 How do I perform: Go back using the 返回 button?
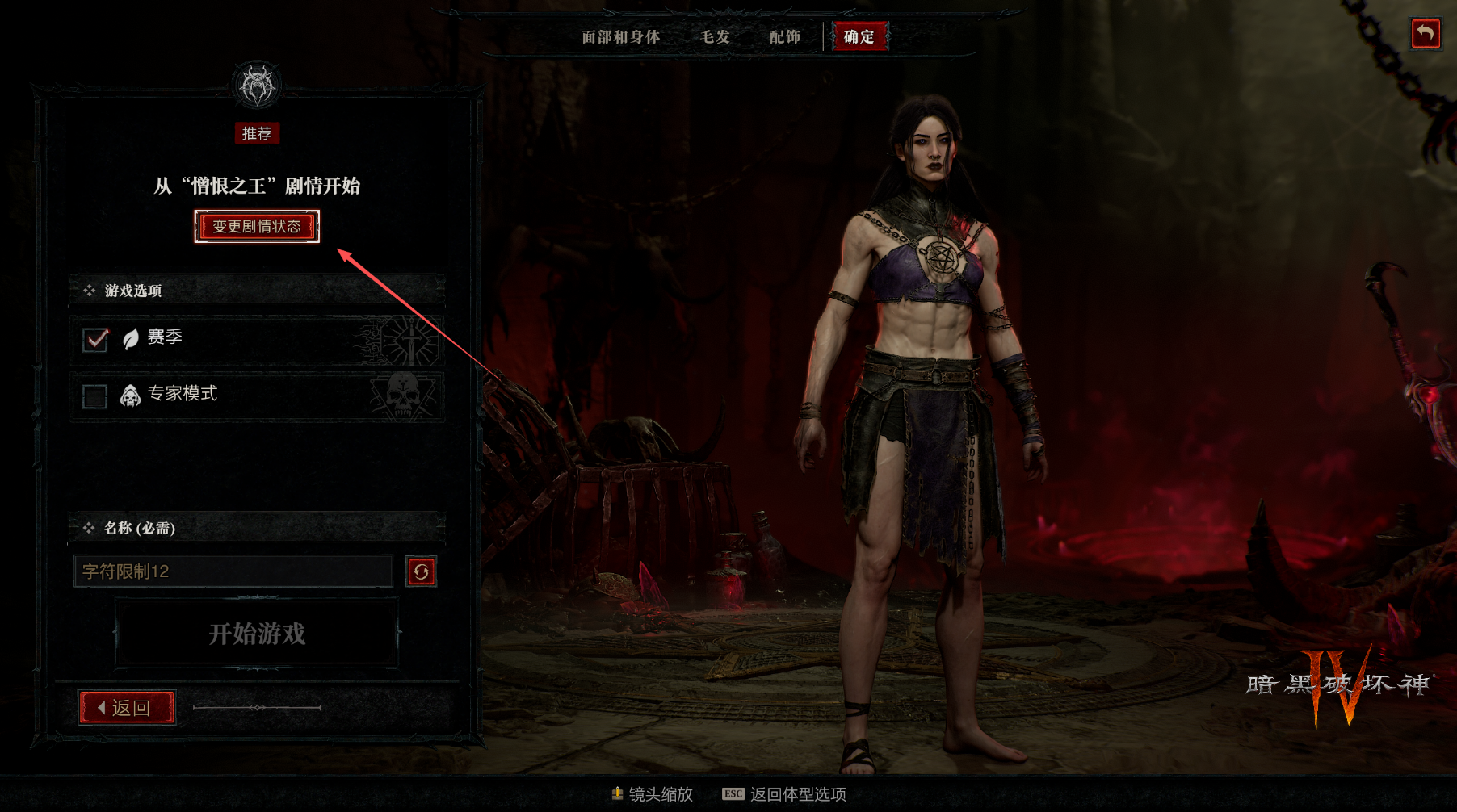point(127,708)
